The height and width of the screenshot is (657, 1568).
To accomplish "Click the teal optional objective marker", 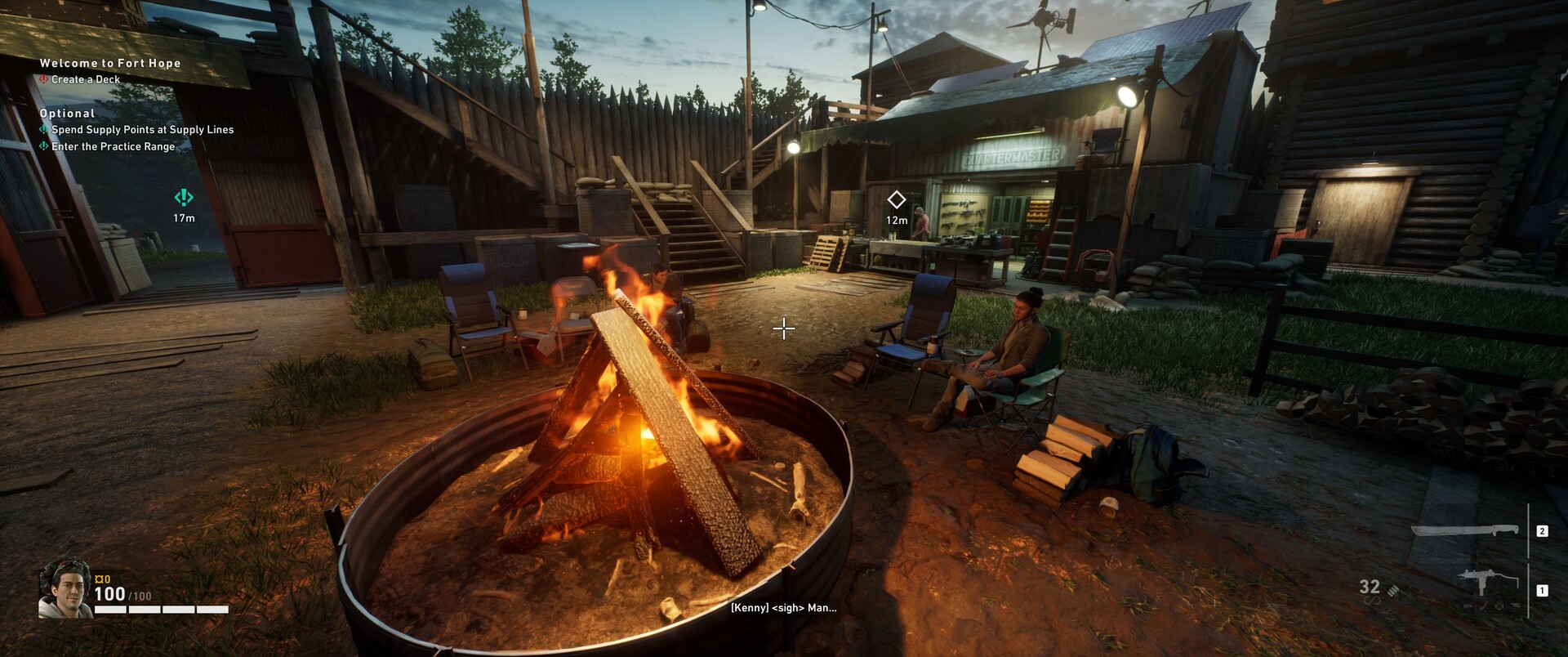I will (184, 197).
